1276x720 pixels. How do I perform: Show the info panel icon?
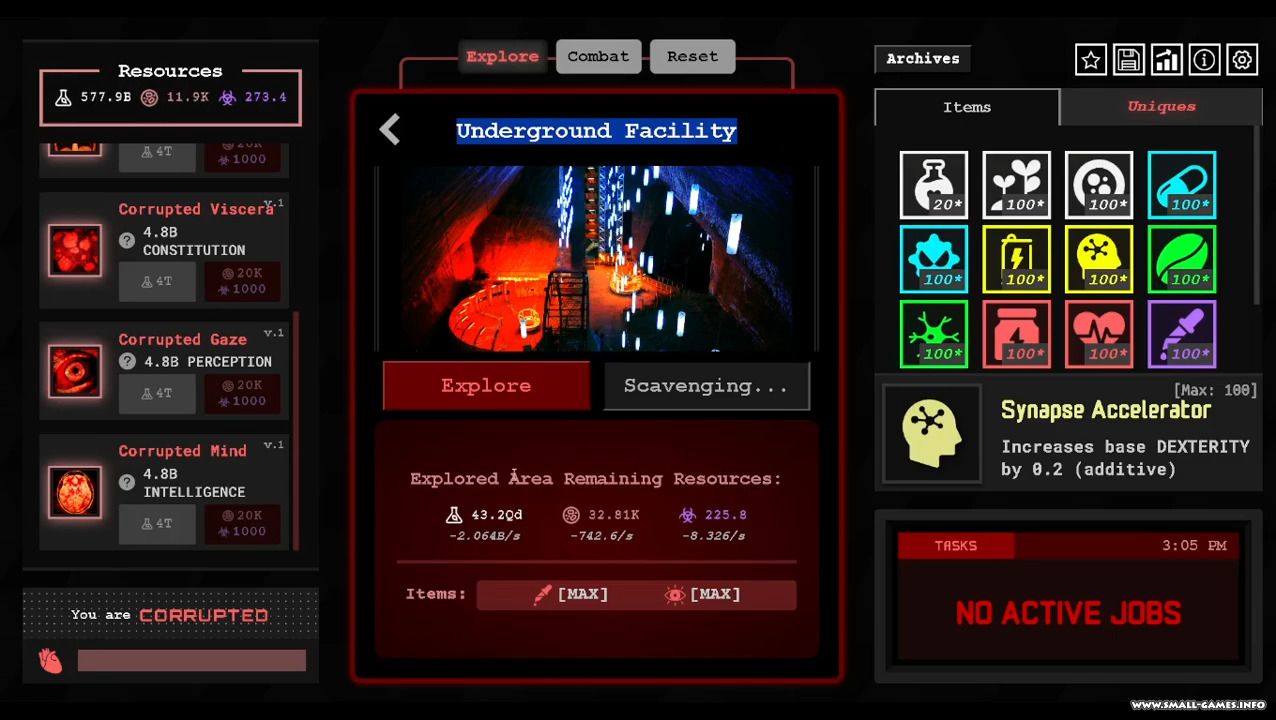(1204, 60)
